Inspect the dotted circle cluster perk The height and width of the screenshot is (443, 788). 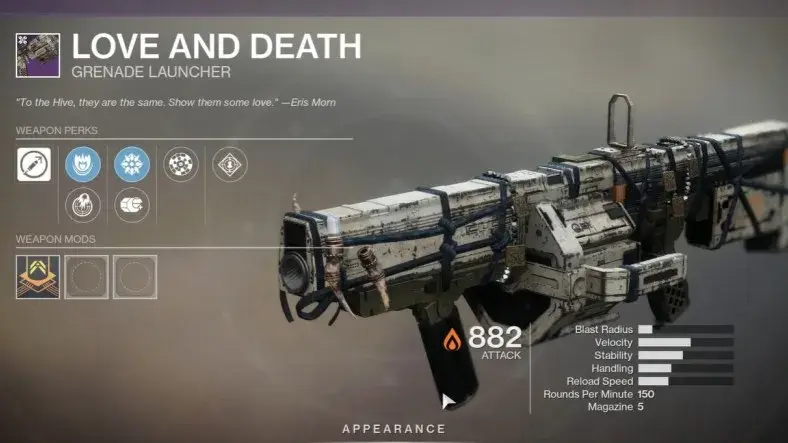point(180,164)
